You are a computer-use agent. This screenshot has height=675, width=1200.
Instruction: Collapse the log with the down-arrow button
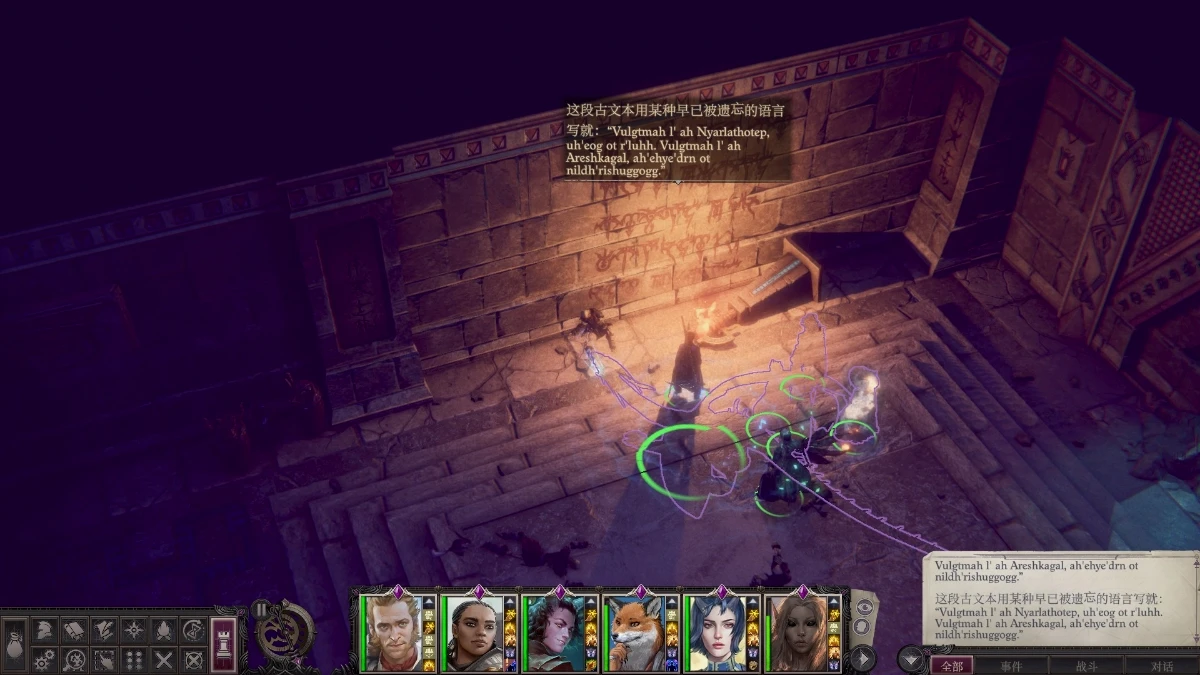pos(910,659)
